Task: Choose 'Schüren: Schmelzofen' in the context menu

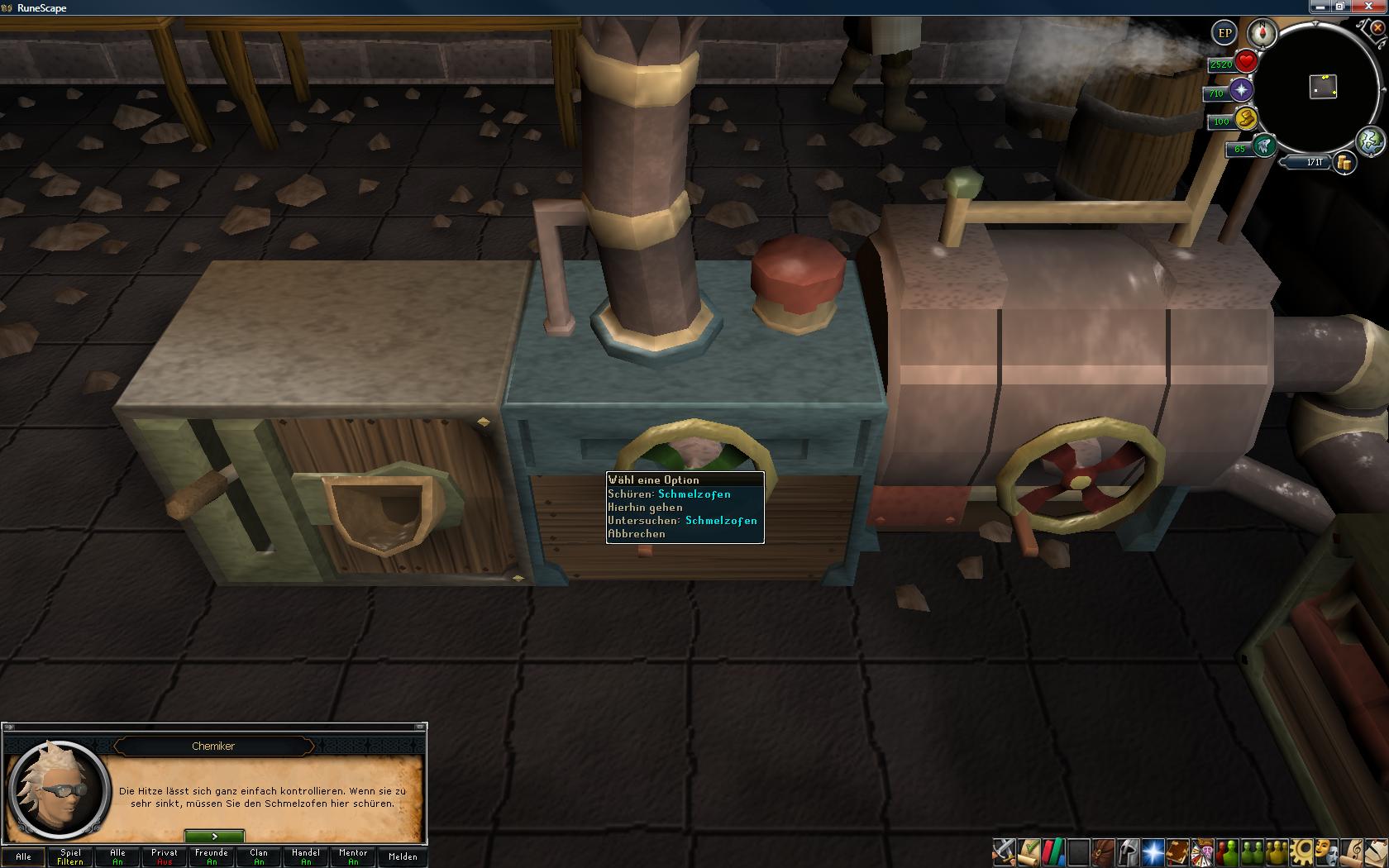Action: coord(669,494)
